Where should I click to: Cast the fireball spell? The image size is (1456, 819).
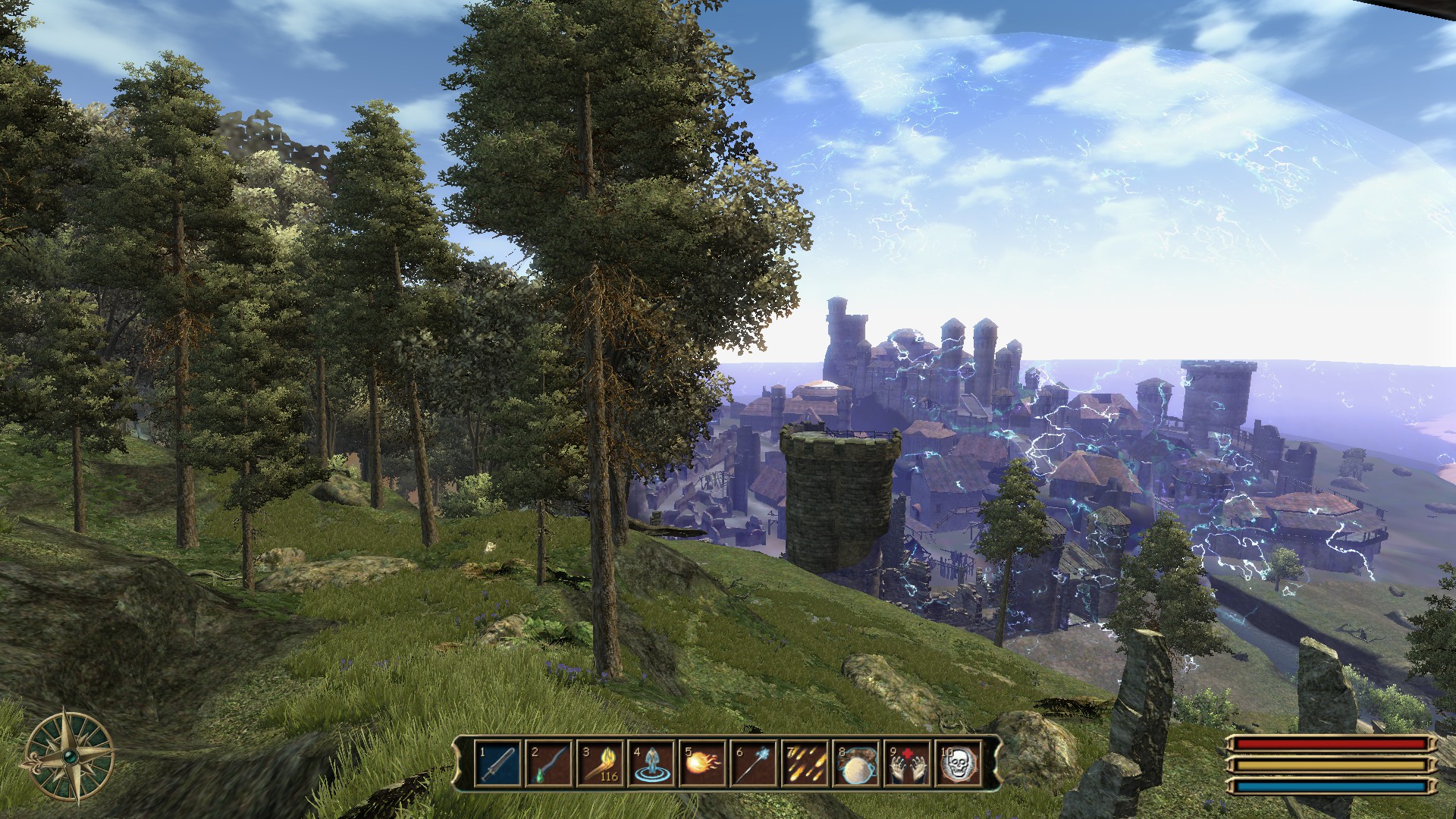[703, 763]
